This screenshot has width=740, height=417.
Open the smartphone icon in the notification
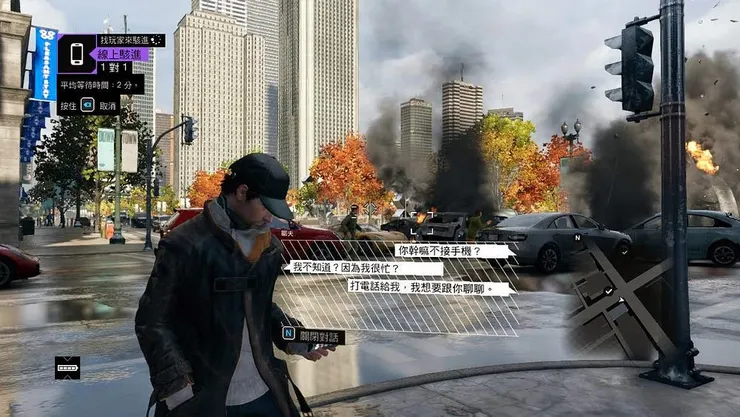pyautogui.click(x=76, y=54)
